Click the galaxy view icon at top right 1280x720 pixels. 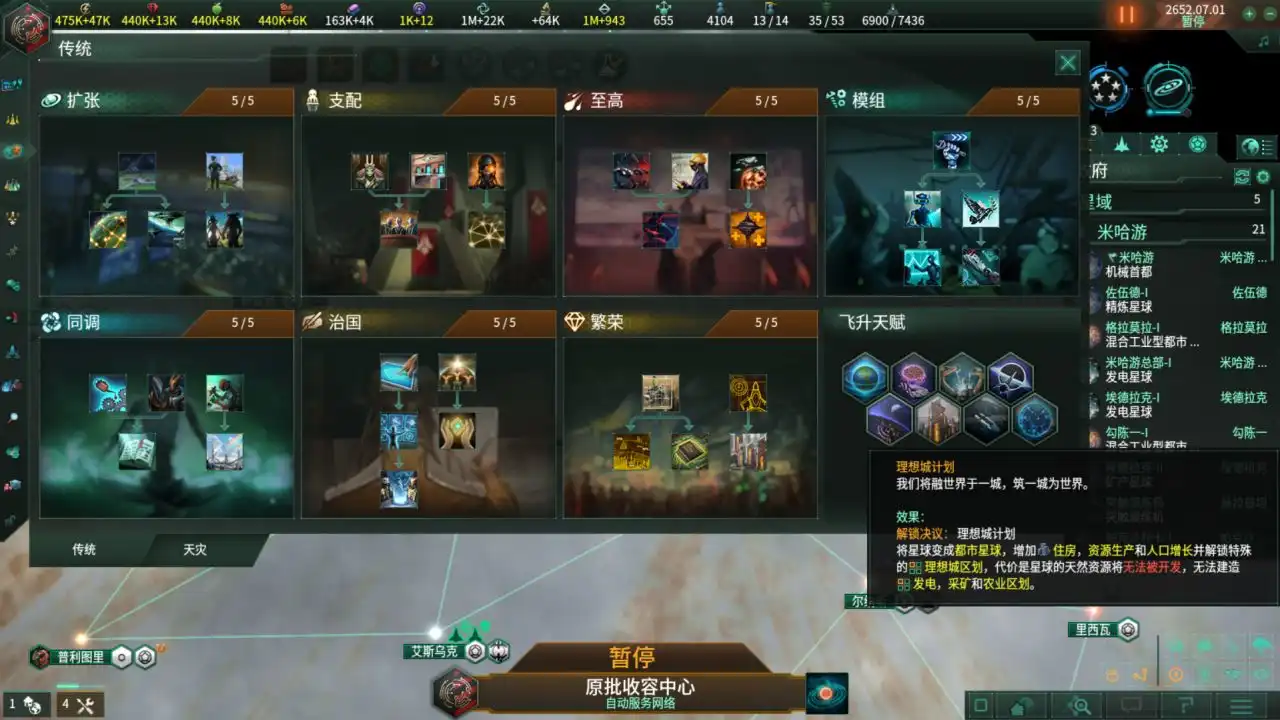(1169, 86)
